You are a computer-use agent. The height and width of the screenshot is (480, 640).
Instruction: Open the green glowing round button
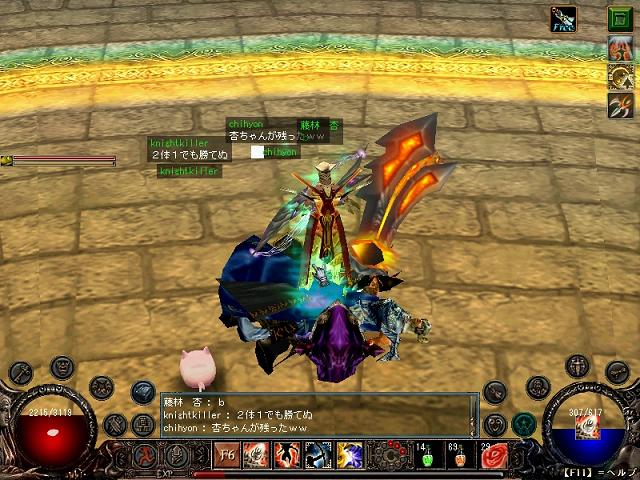[x=523, y=425]
